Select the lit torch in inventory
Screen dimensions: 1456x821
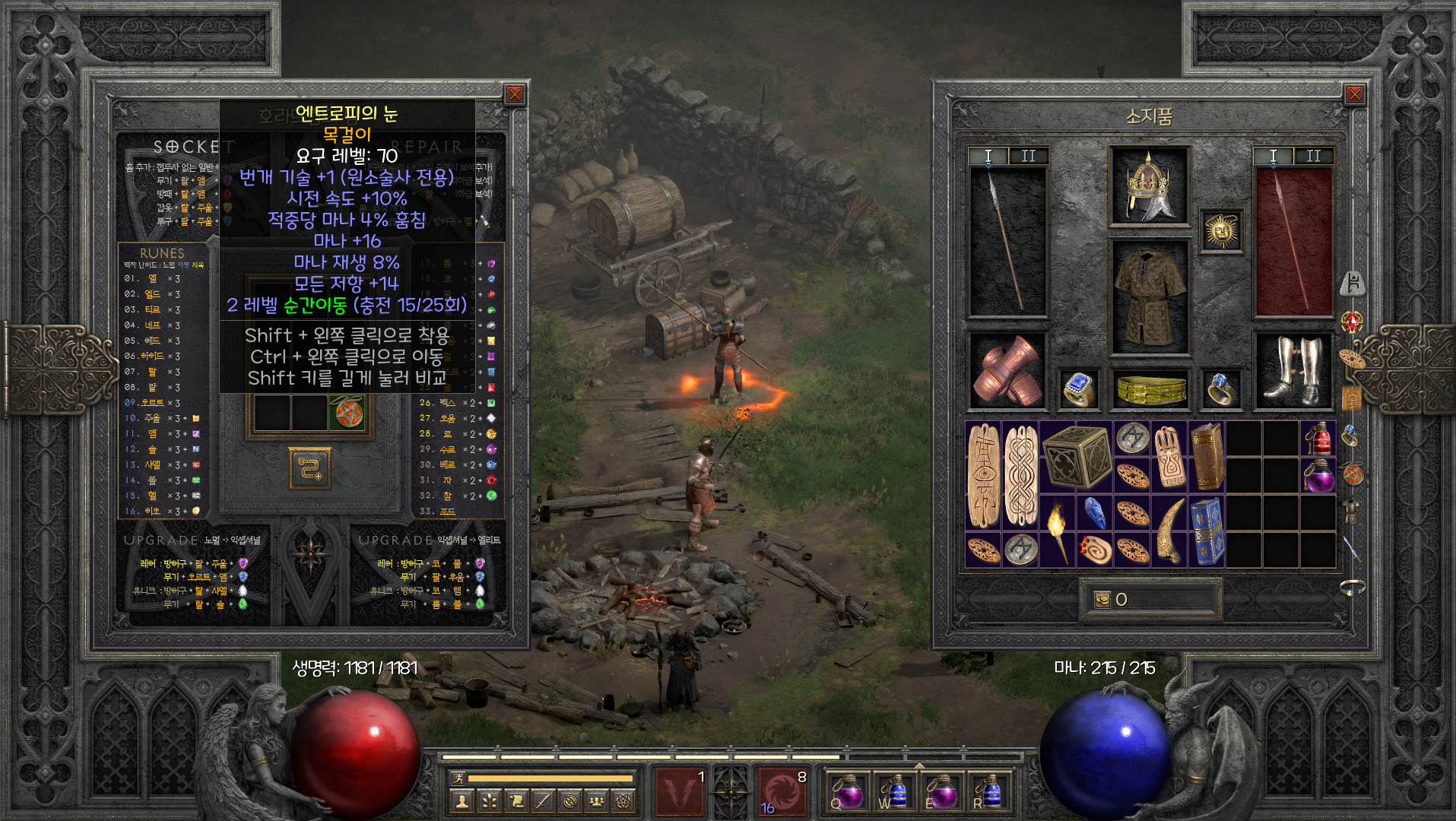[x=1058, y=531]
